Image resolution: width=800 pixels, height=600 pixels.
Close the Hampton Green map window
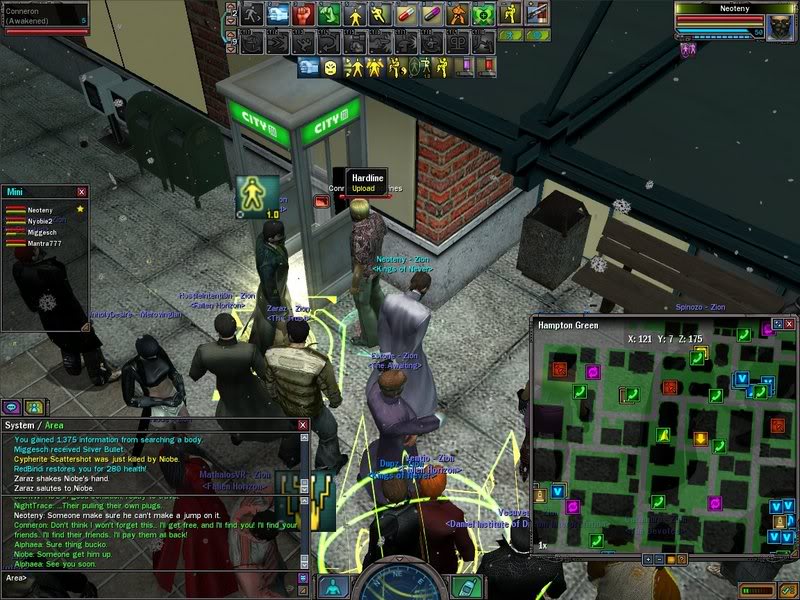(790, 325)
